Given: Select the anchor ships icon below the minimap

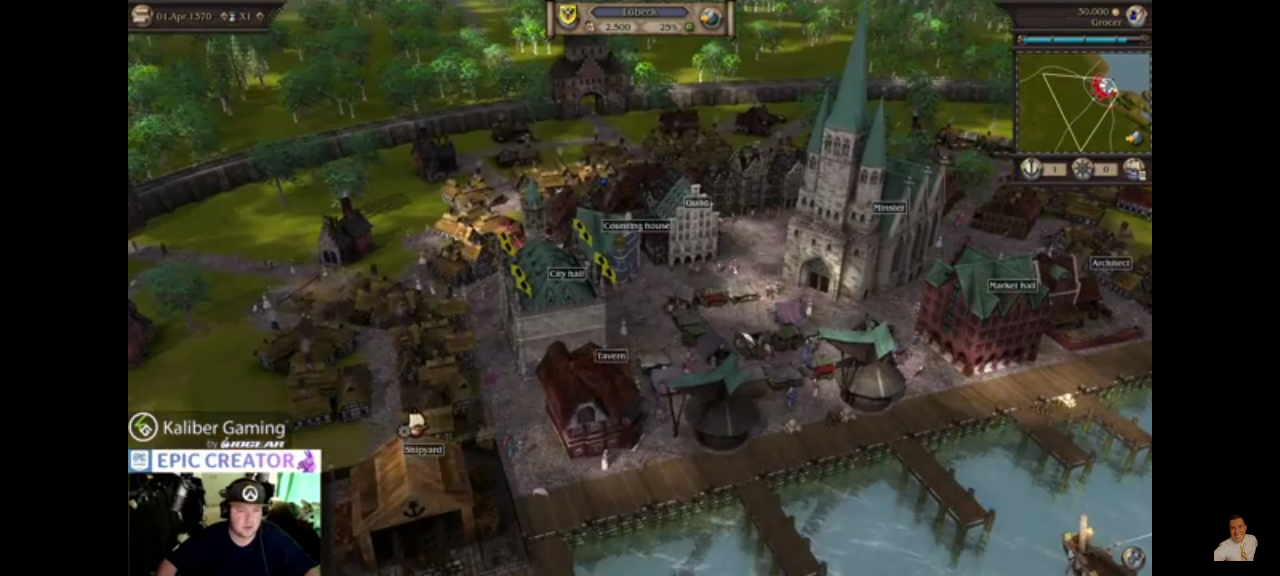Looking at the screenshot, I should pyautogui.click(x=1030, y=169).
